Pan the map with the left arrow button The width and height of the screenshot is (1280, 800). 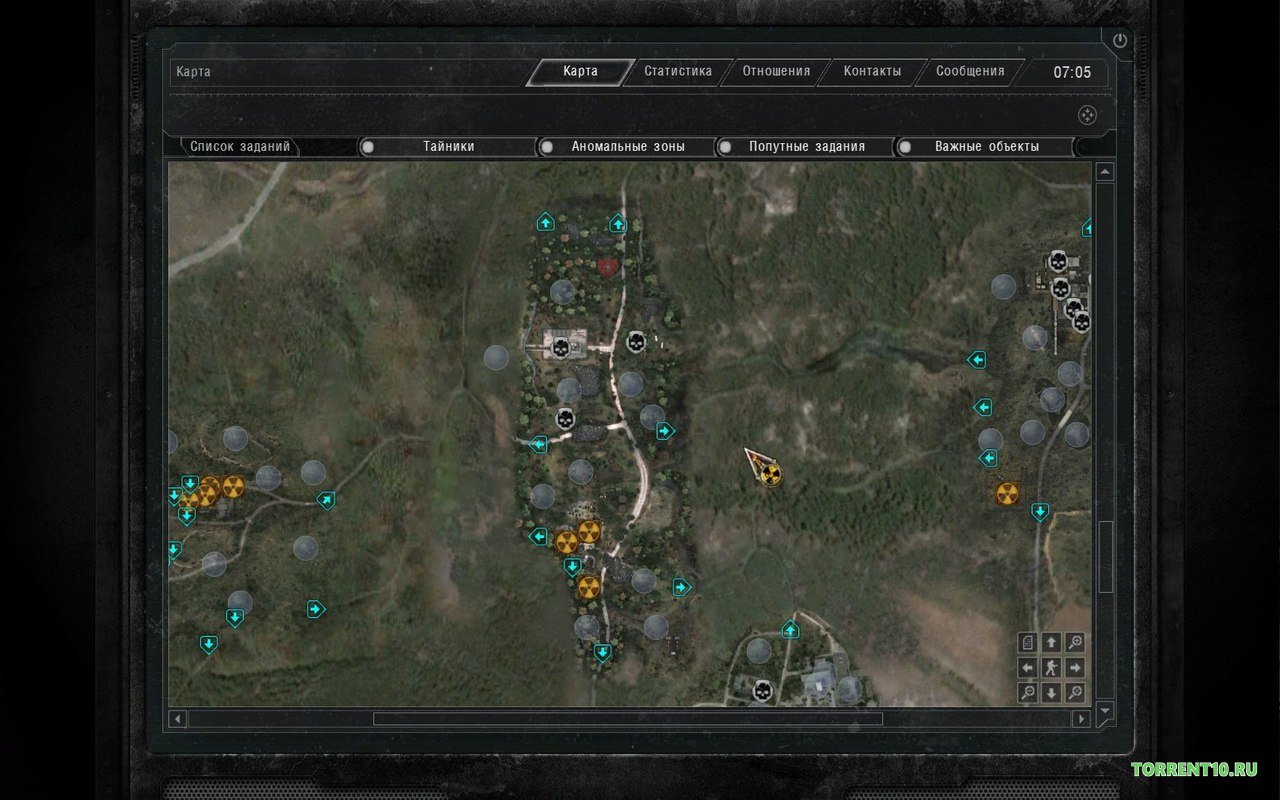(x=1027, y=668)
